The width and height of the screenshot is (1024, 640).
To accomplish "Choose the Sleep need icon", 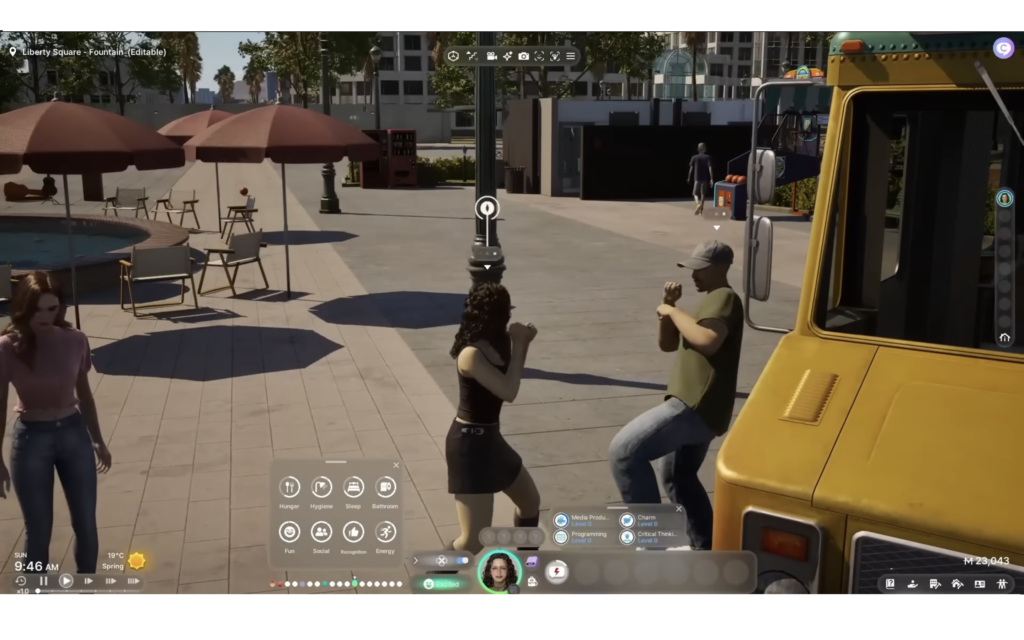I will tap(353, 487).
